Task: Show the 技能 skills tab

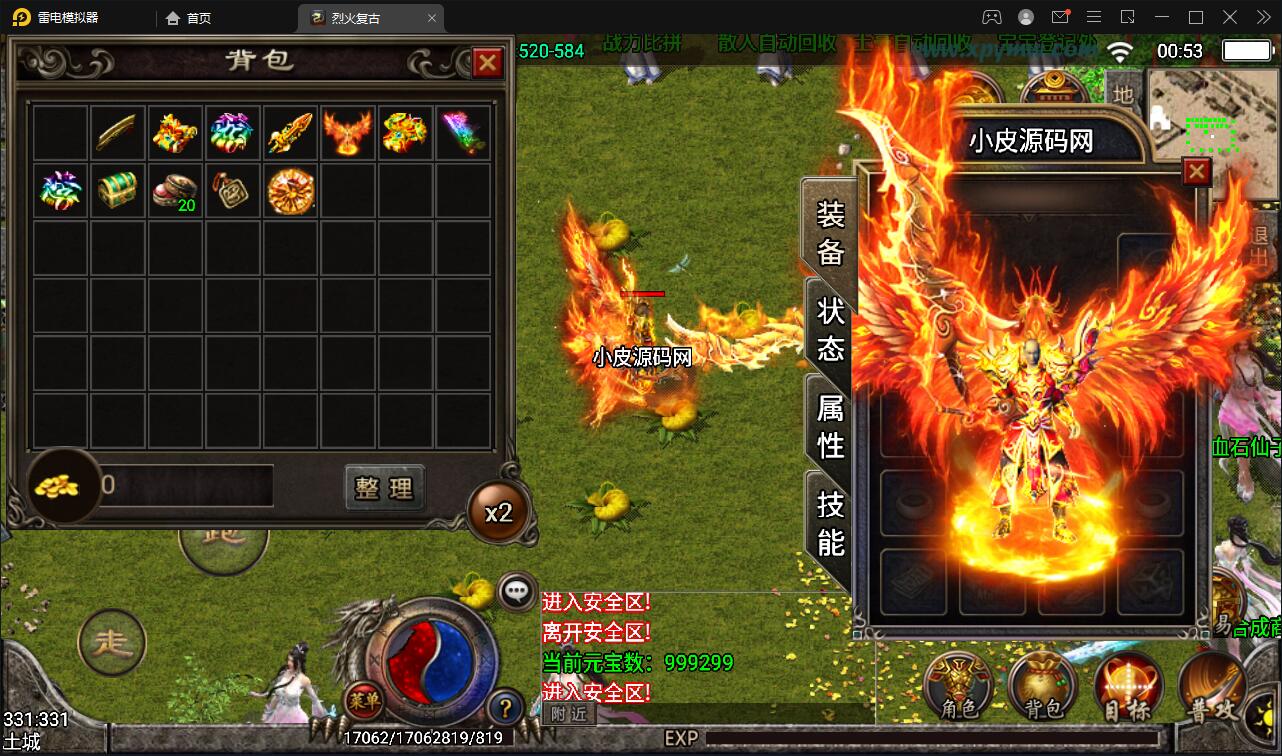Action: pyautogui.click(x=830, y=523)
